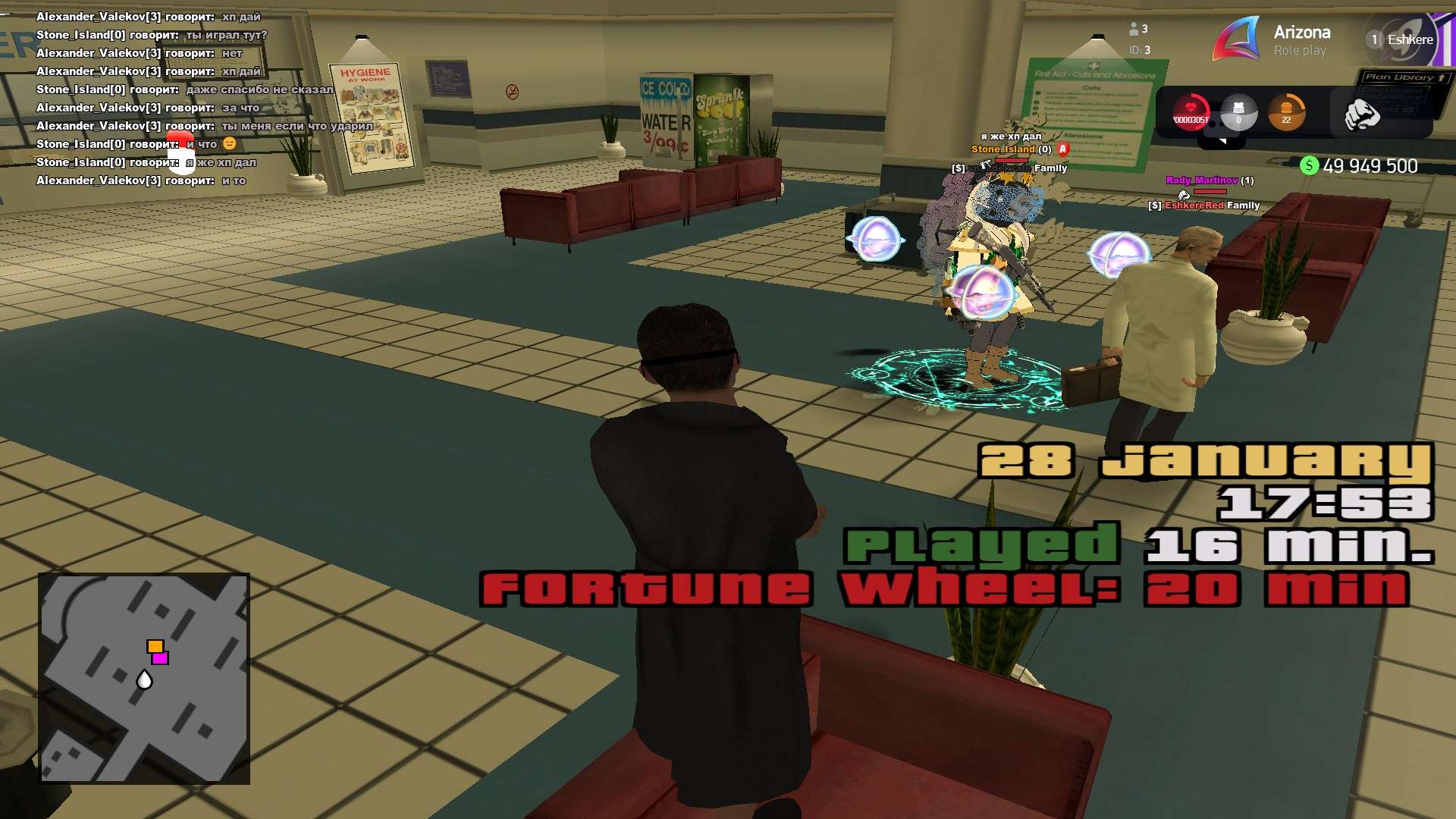1456x819 pixels.
Task: Open the Eshkere server badge
Action: tap(1401, 39)
